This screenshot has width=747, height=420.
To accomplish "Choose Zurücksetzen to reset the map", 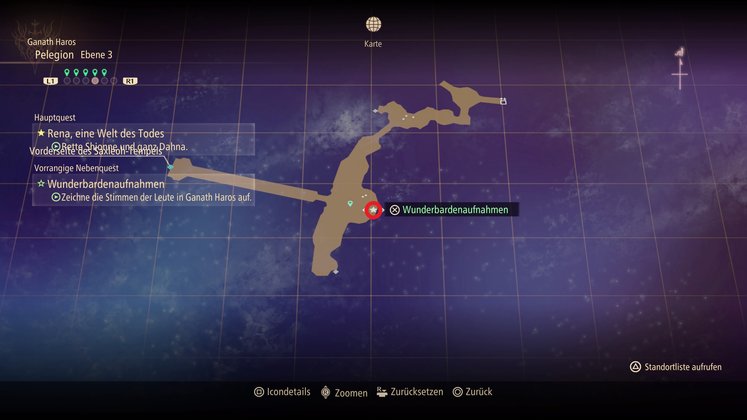I will (410, 392).
